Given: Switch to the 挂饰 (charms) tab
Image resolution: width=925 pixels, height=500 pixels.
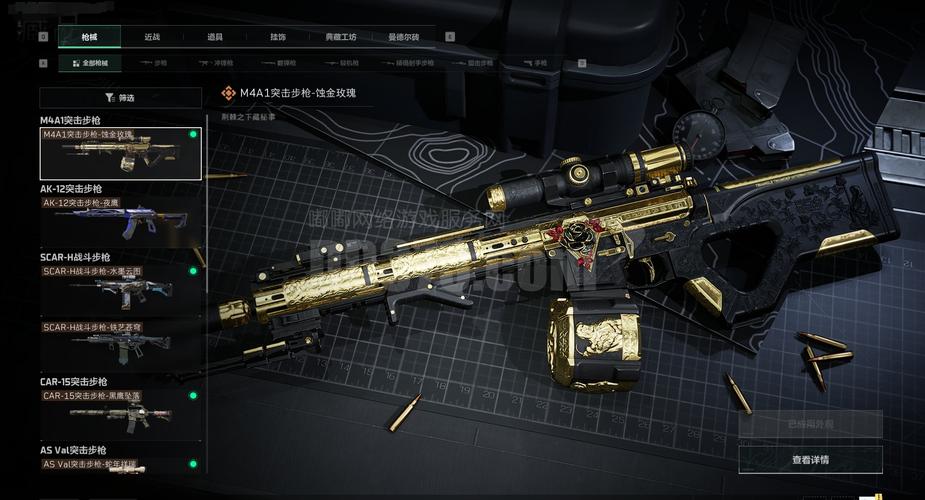Looking at the screenshot, I should [278, 37].
